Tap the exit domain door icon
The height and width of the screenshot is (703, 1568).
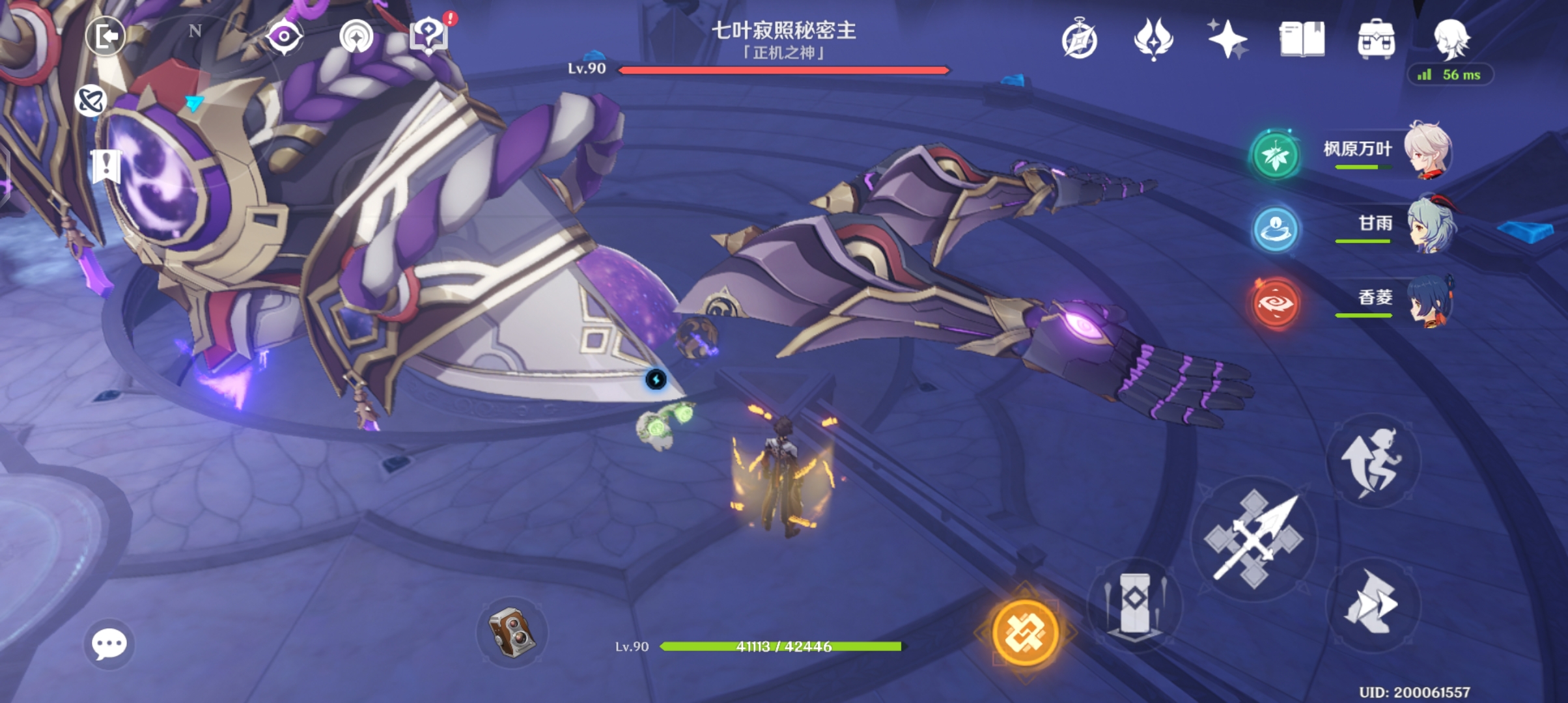click(x=106, y=36)
